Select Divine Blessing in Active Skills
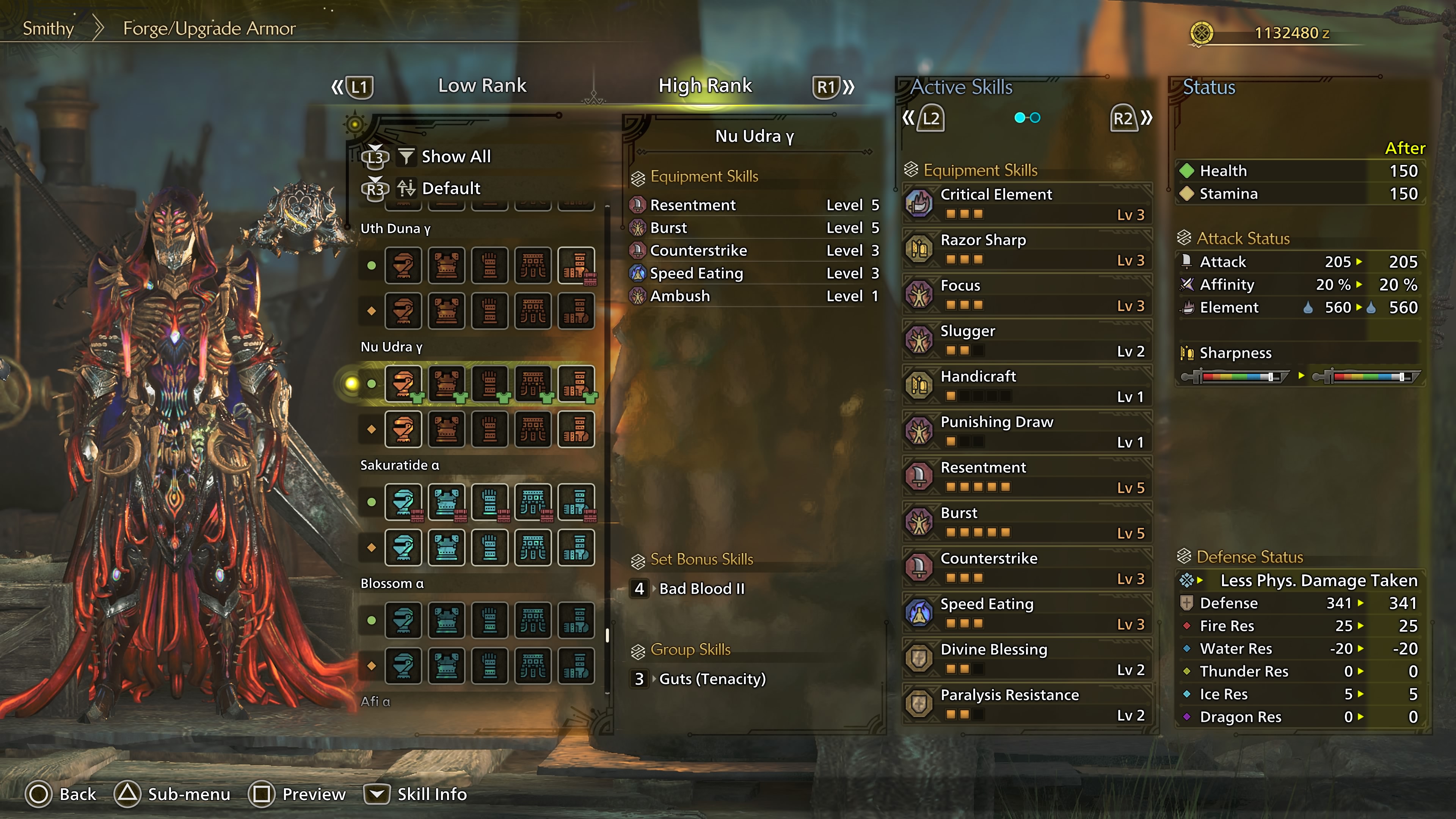Viewport: 1456px width, 819px height. click(x=1026, y=659)
